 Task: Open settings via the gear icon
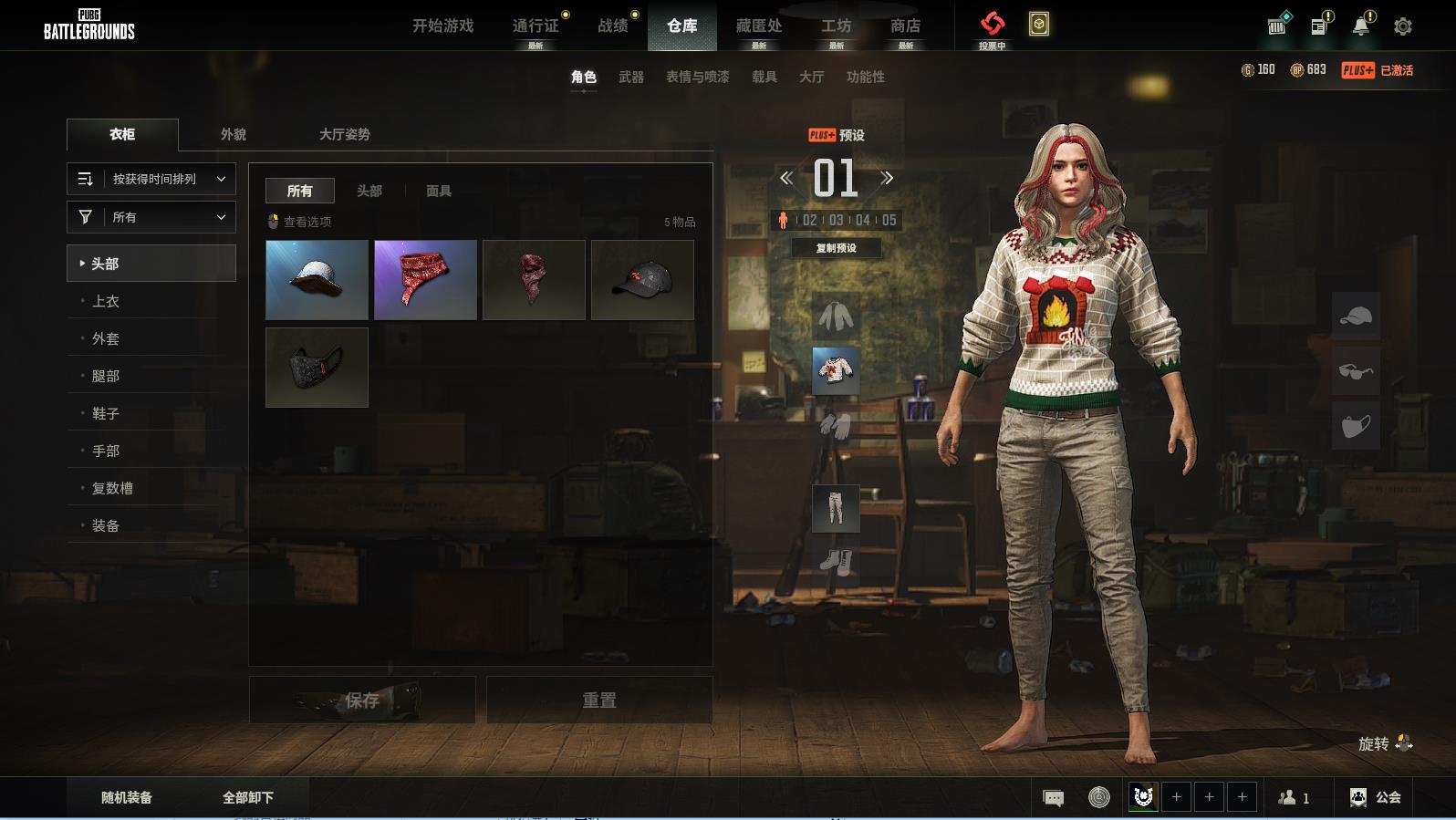[1403, 26]
